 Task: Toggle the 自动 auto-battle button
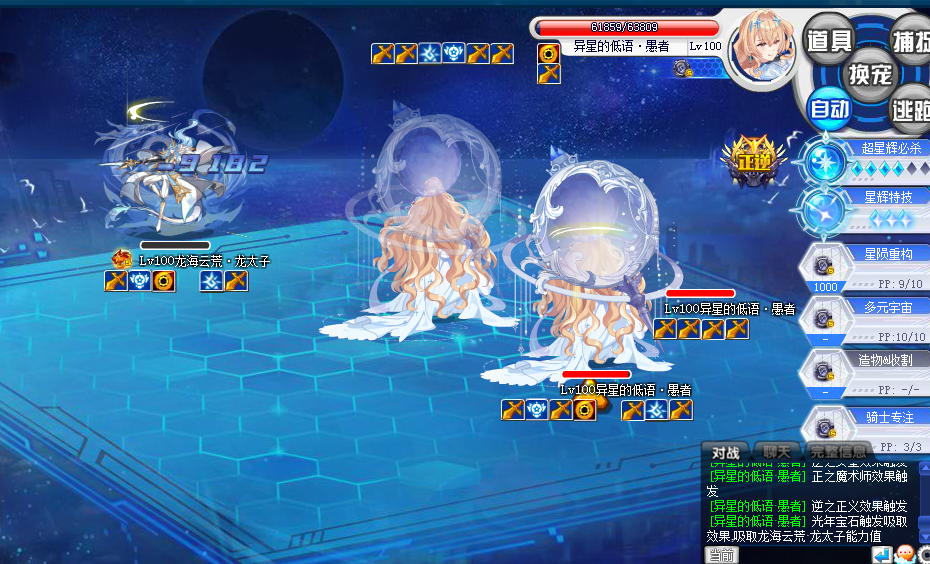830,108
